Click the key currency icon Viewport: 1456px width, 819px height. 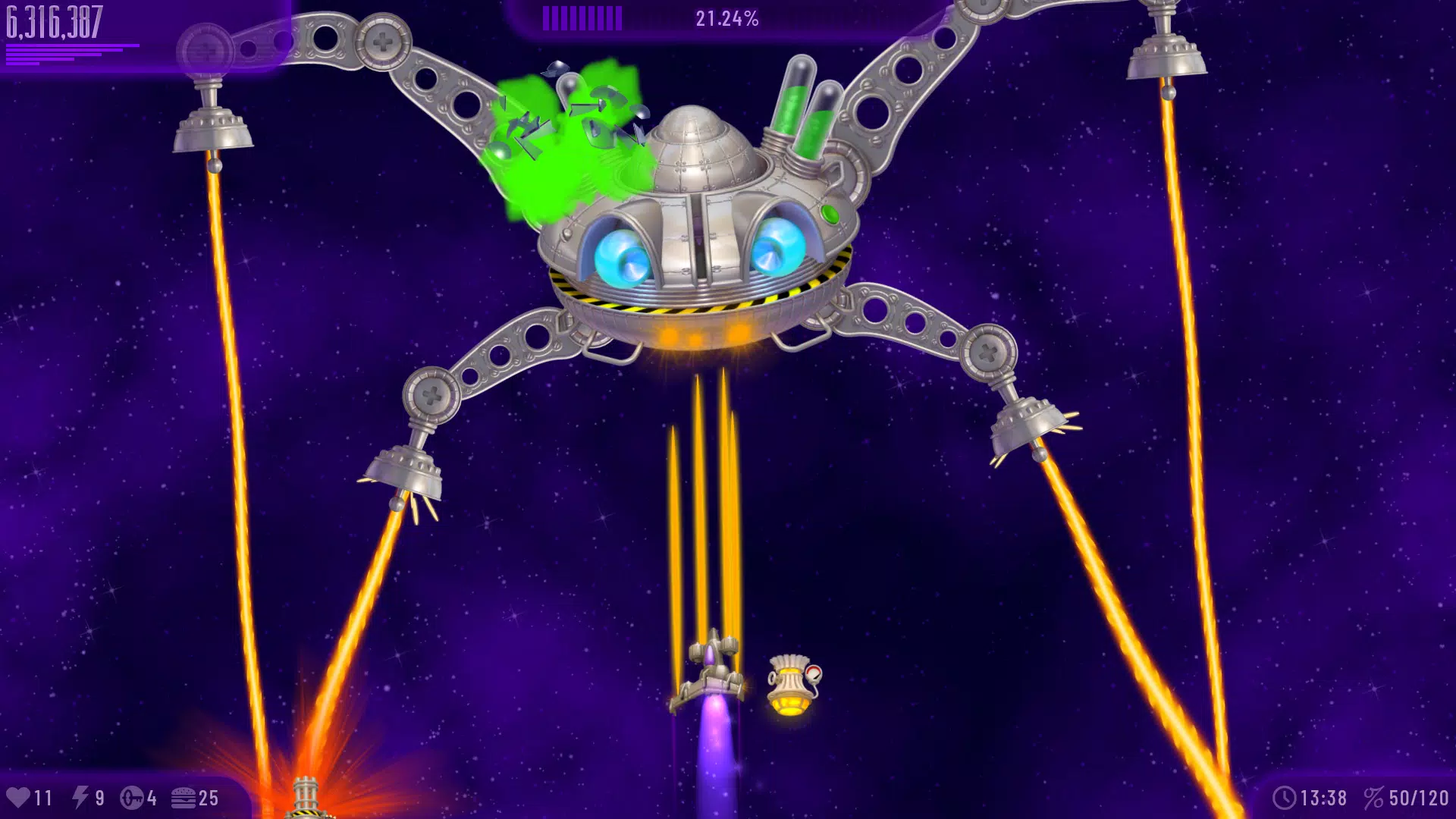[130, 797]
